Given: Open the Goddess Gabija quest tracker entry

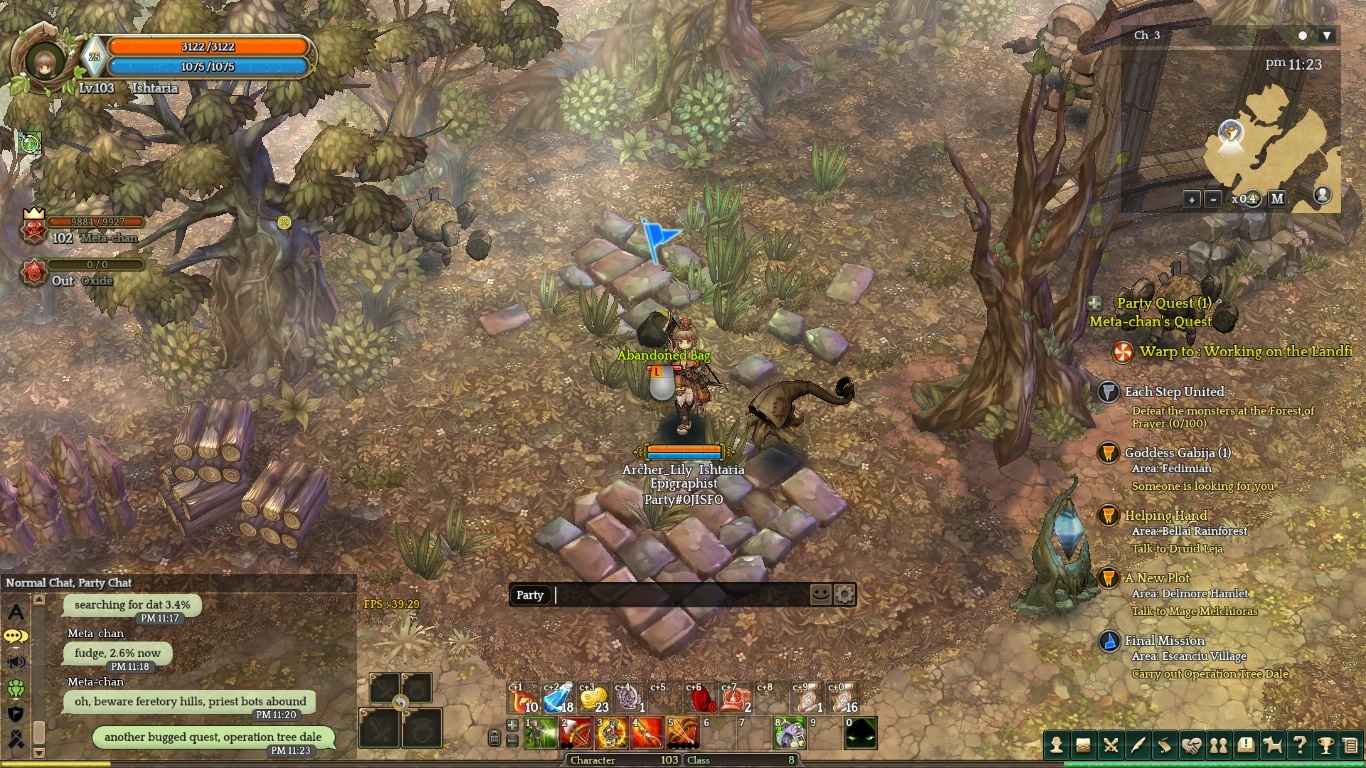Looking at the screenshot, I should [1177, 453].
